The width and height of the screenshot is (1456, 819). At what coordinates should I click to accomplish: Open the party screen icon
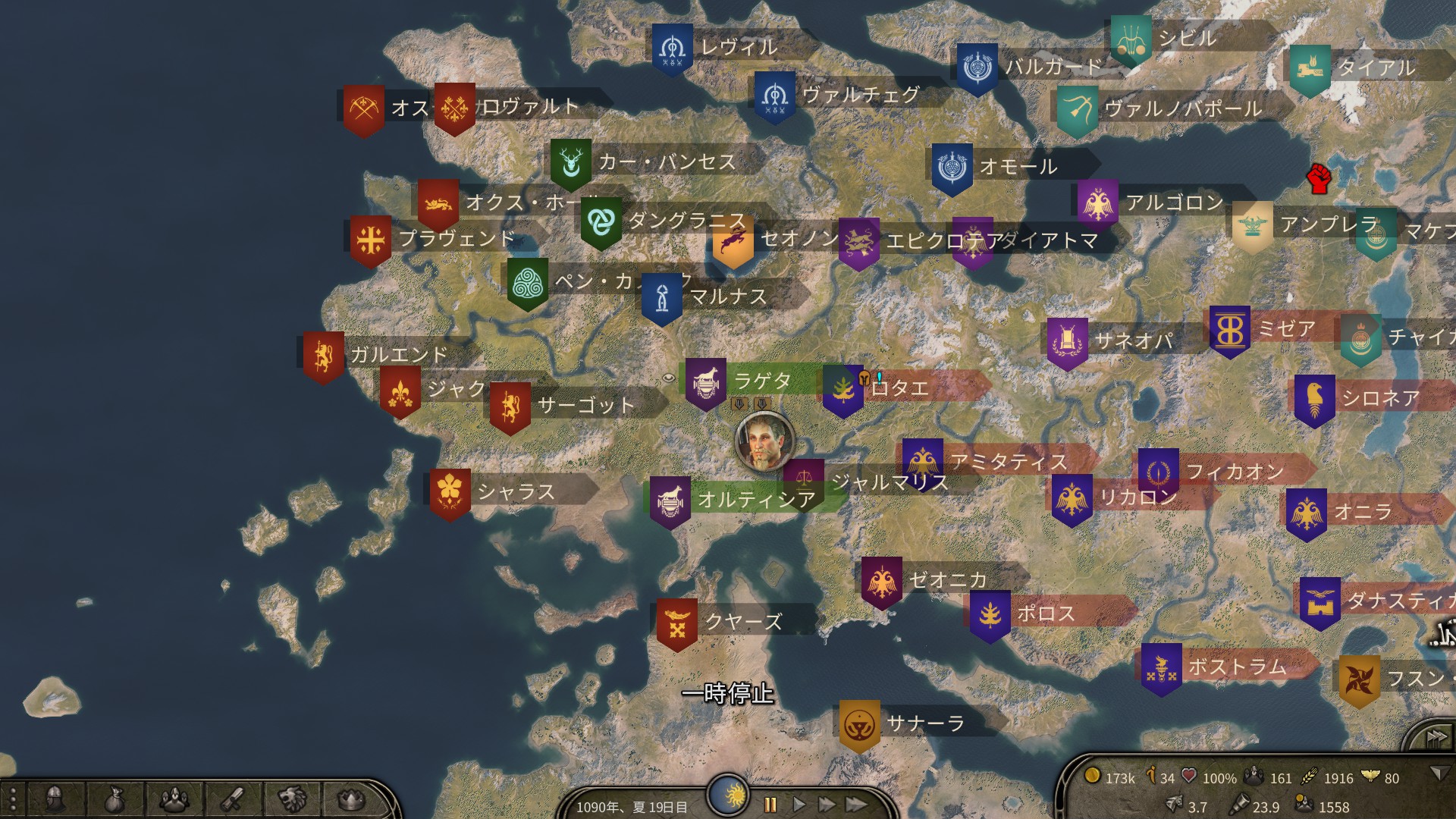point(174,799)
